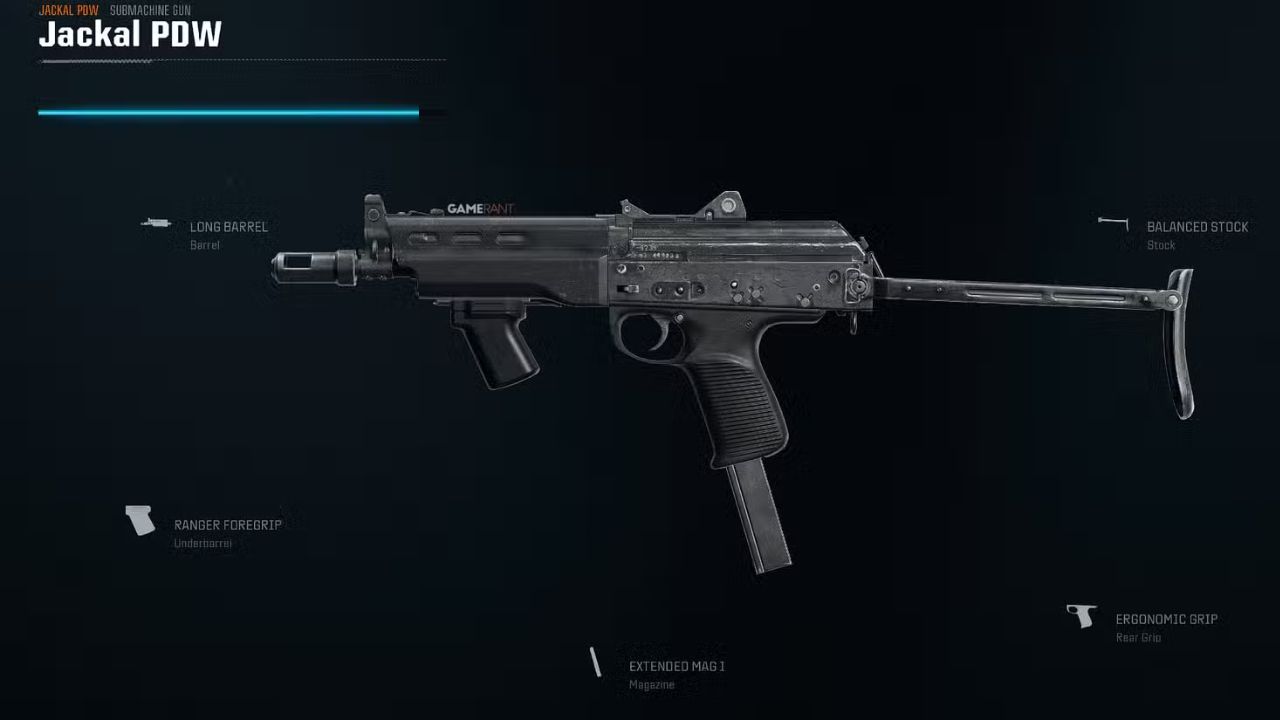Click the Extended Mag I text label
Screen dimensions: 1280x720
coord(676,665)
